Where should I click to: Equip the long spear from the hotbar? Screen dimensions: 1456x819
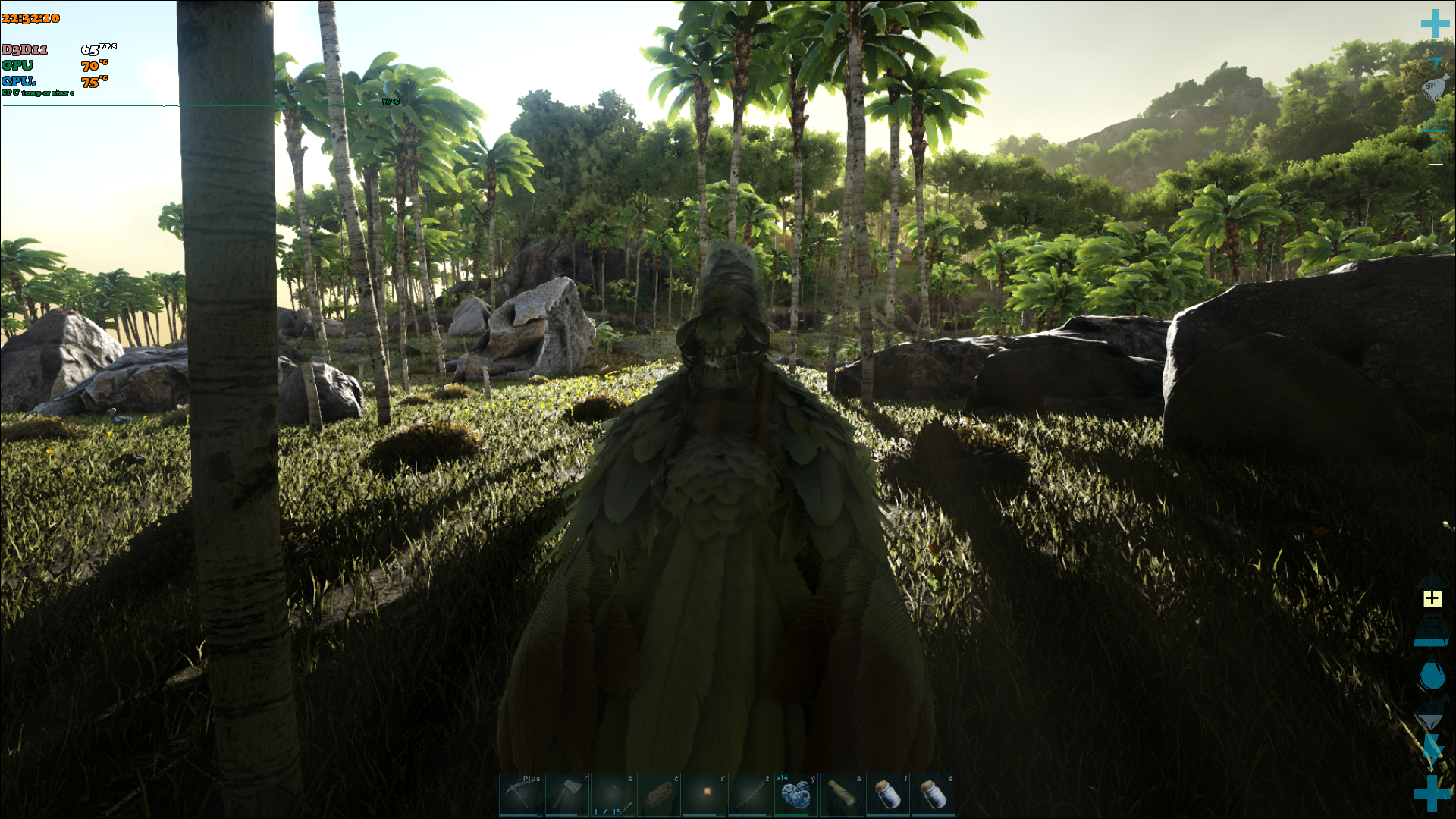750,795
